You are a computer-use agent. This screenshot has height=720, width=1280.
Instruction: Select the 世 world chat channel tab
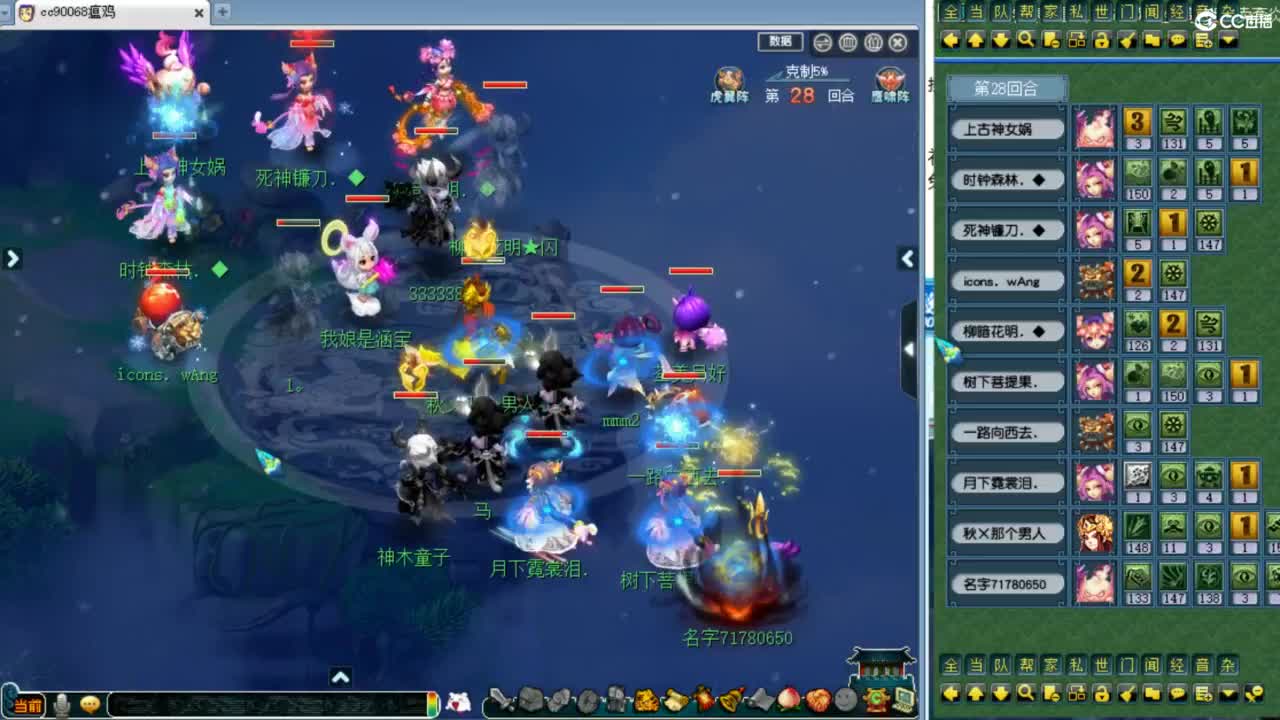tap(1103, 11)
